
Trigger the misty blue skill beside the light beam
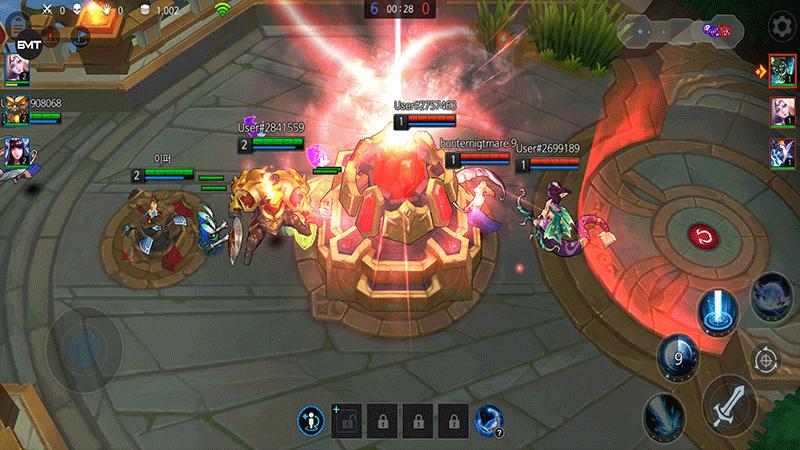click(x=770, y=297)
